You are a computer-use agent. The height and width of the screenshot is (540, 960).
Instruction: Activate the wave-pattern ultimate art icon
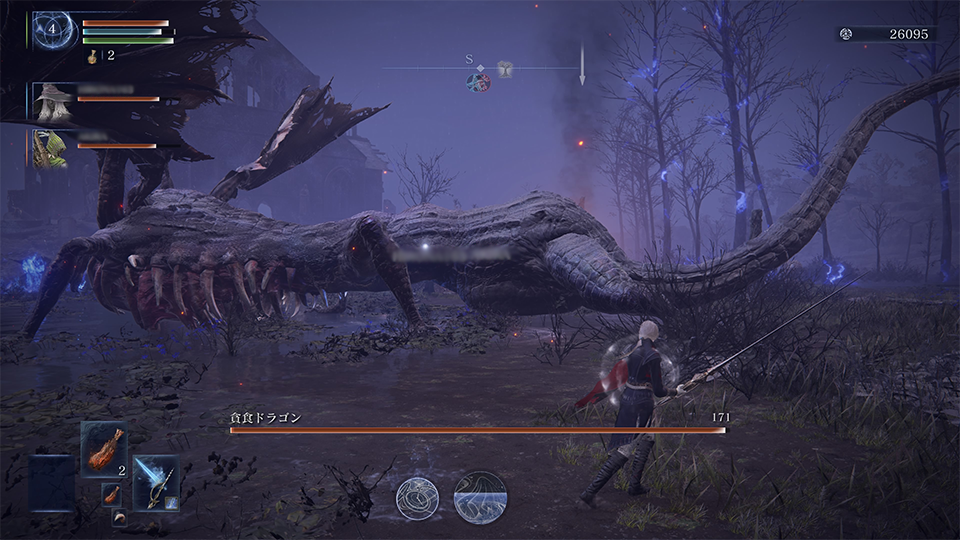point(480,498)
